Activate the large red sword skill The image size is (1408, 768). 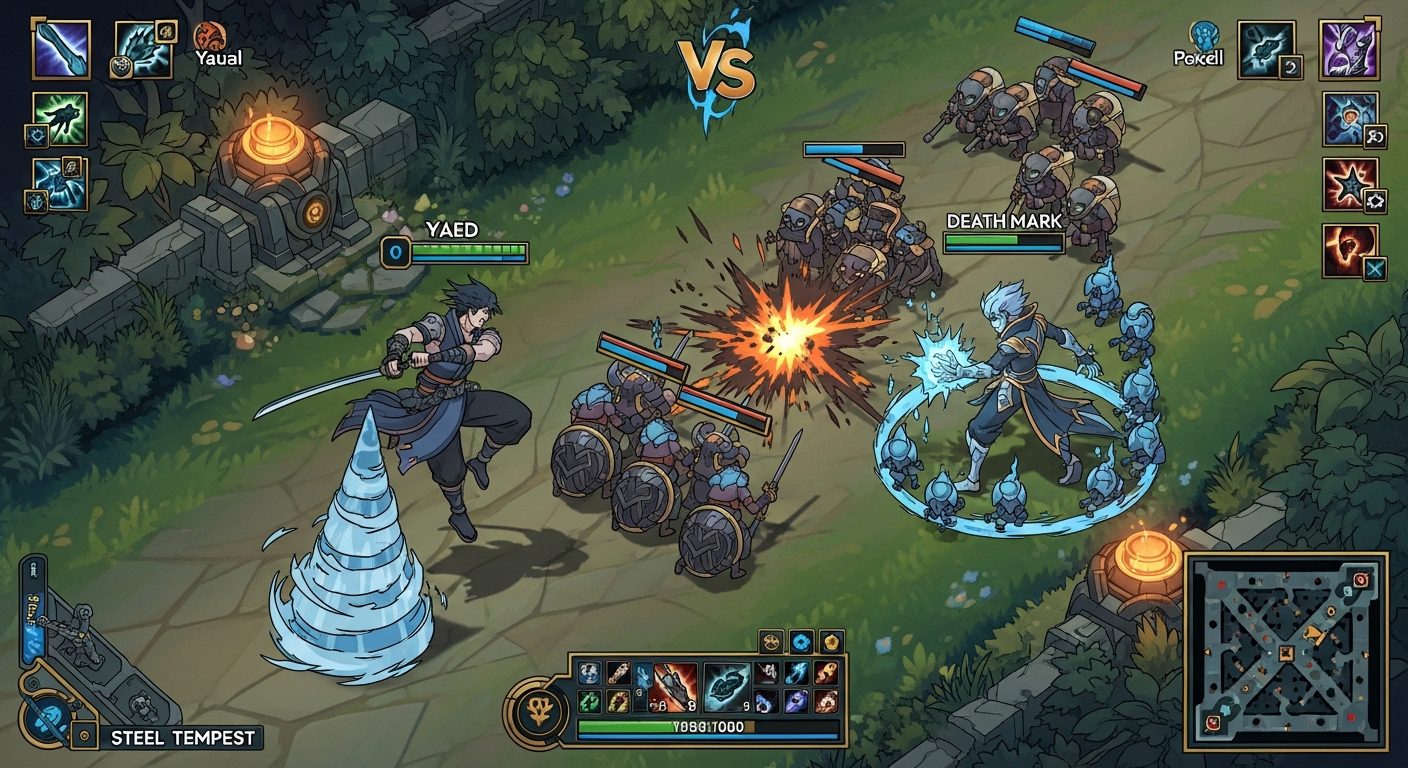pos(675,687)
